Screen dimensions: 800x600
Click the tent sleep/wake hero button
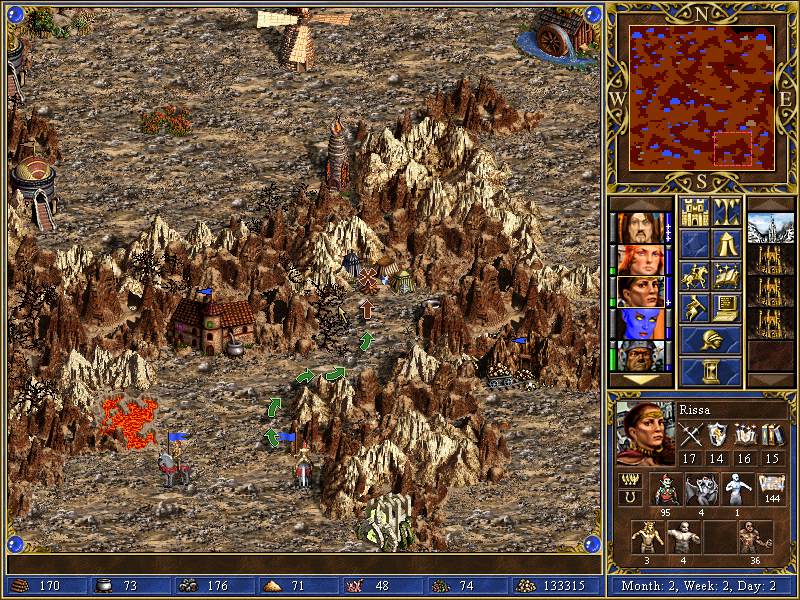(726, 244)
